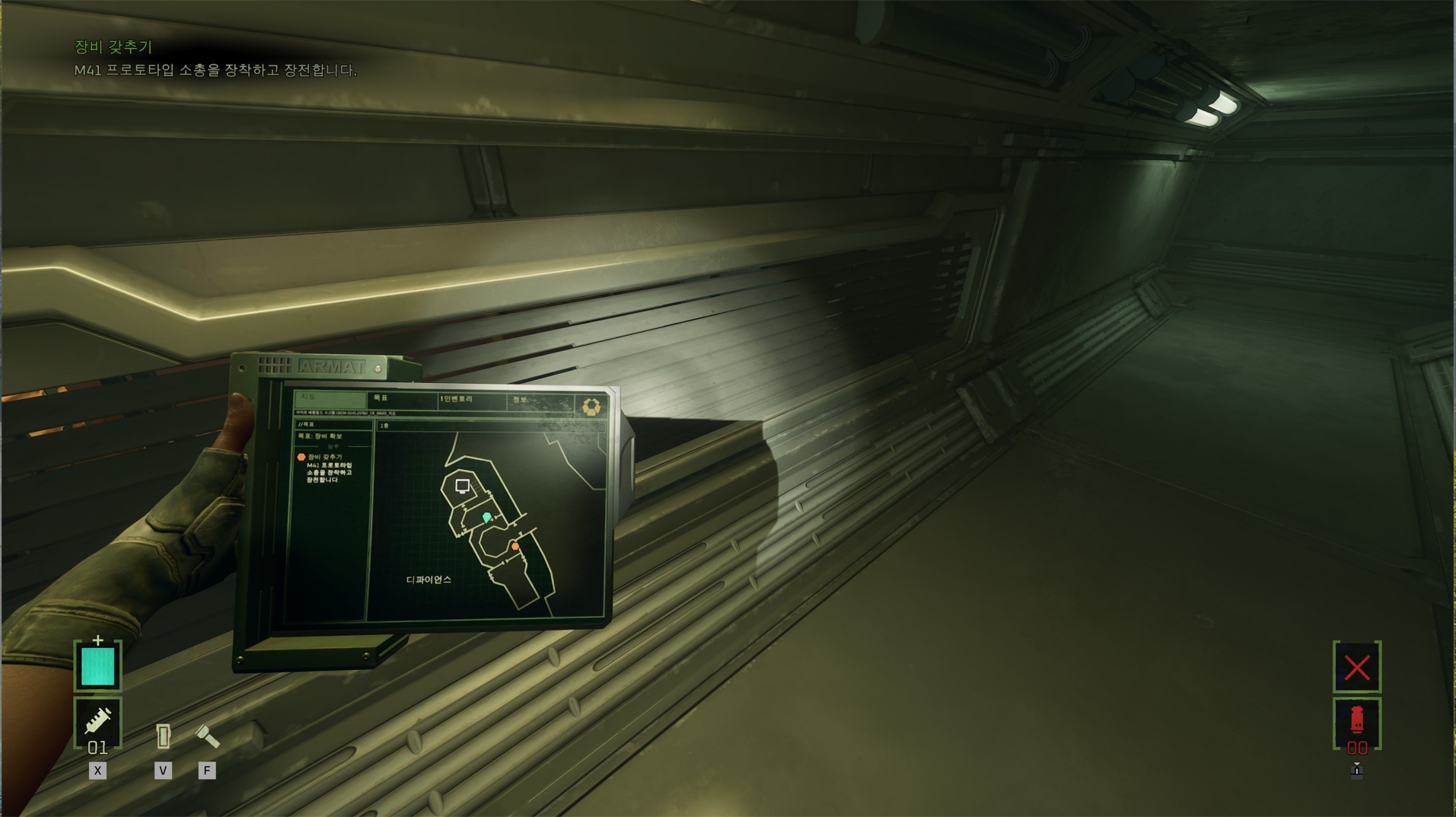1456x817 pixels.
Task: Select the orange objective marker on the map
Action: [x=515, y=547]
